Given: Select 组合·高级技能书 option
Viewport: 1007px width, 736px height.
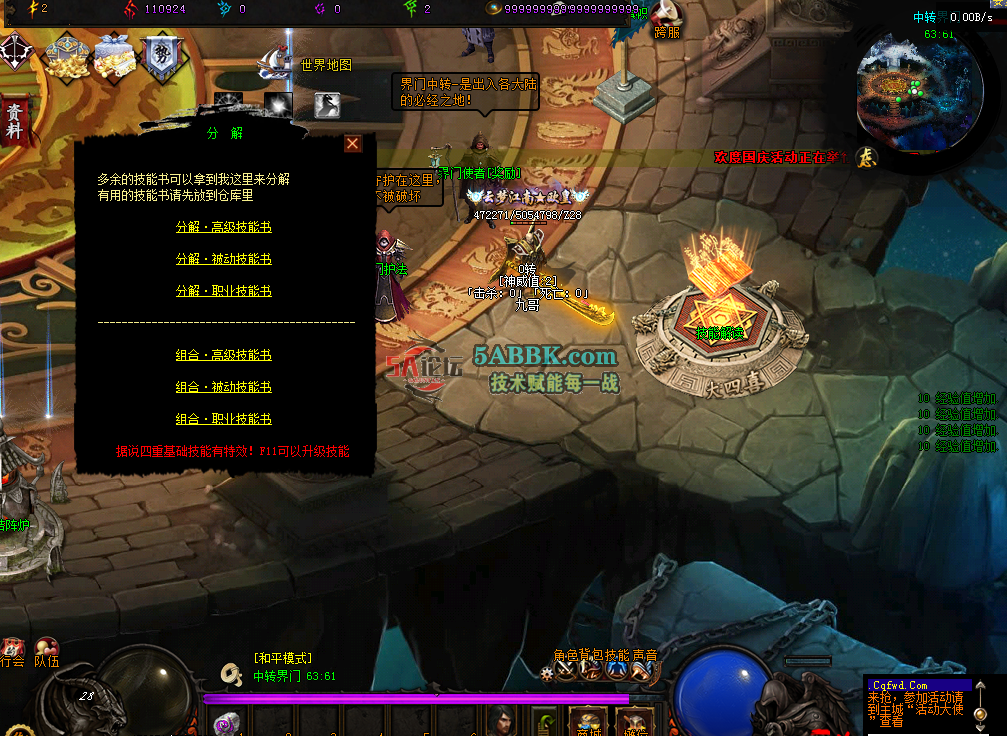Looking at the screenshot, I should point(223,355).
